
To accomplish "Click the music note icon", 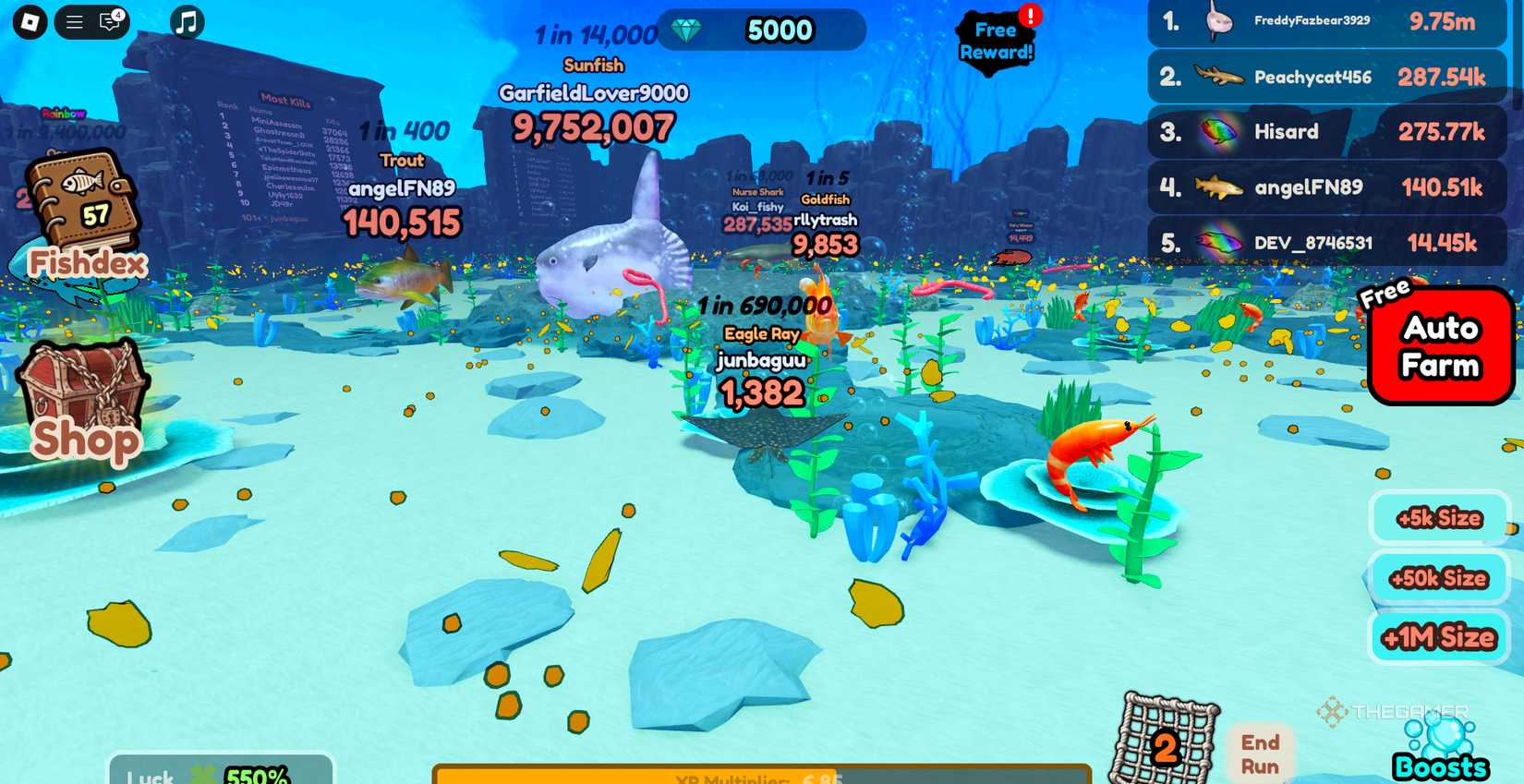I will [x=187, y=21].
